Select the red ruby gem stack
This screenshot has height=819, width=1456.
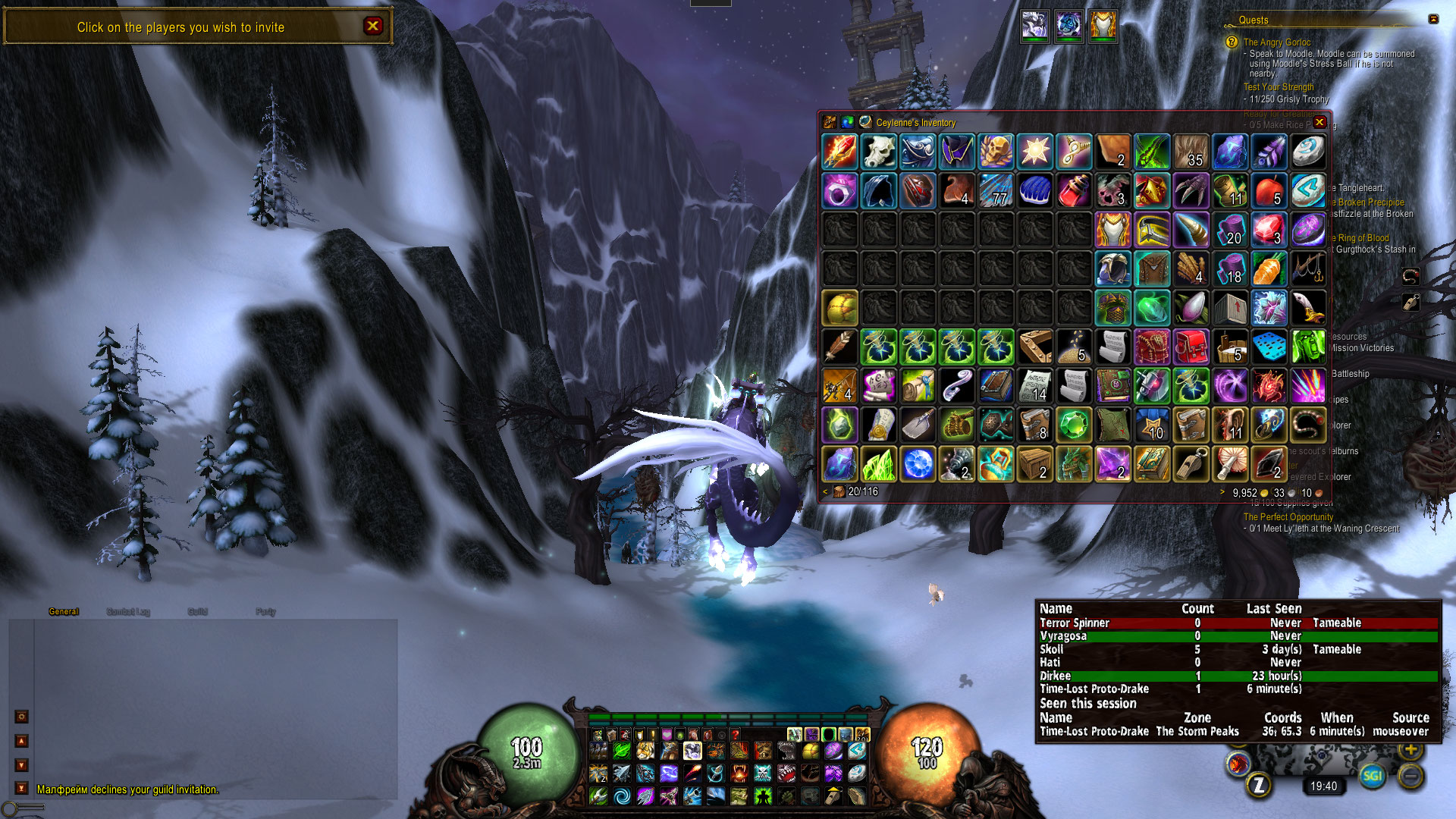click(x=1269, y=230)
